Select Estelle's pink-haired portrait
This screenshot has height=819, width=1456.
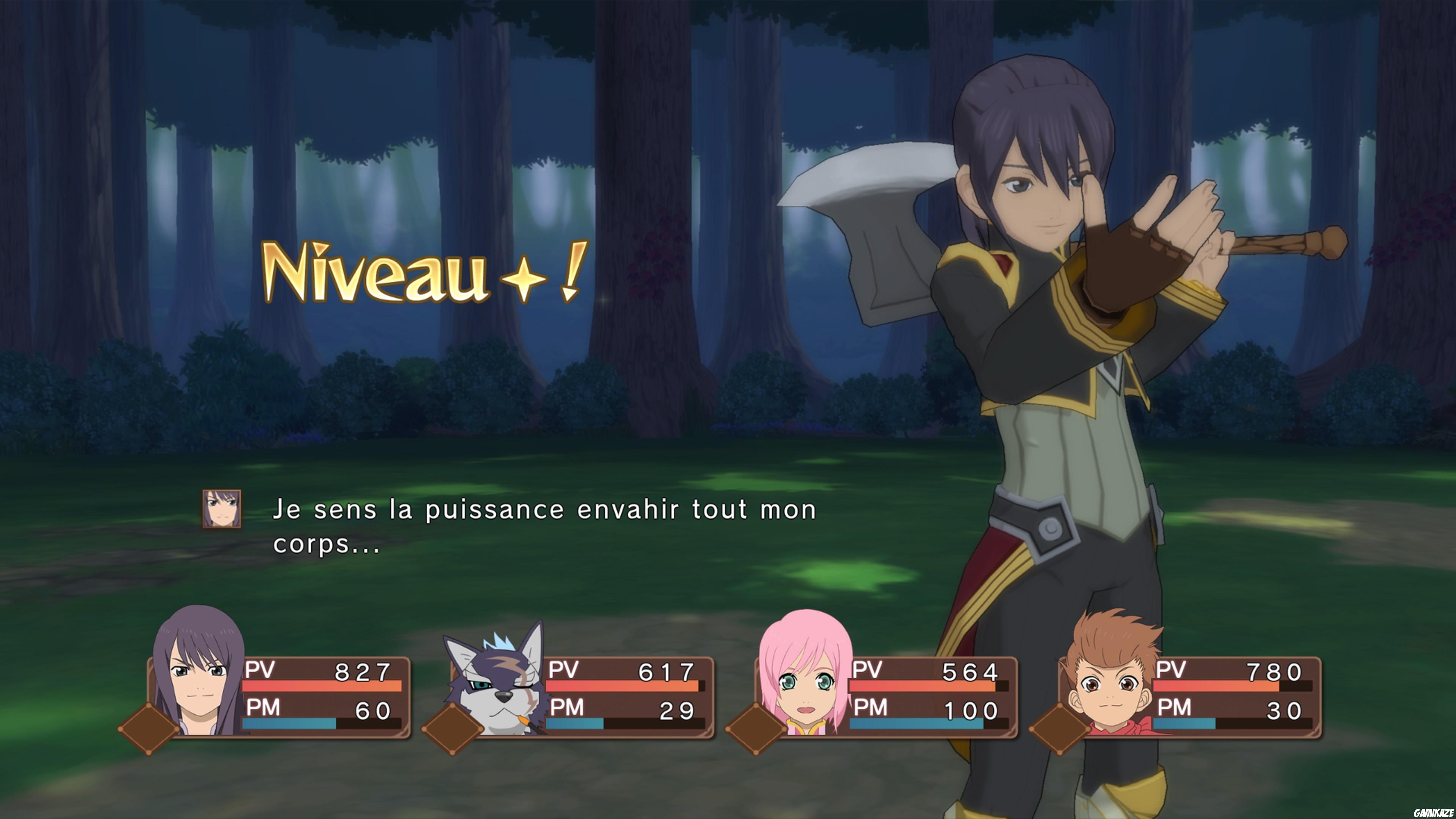[803, 680]
